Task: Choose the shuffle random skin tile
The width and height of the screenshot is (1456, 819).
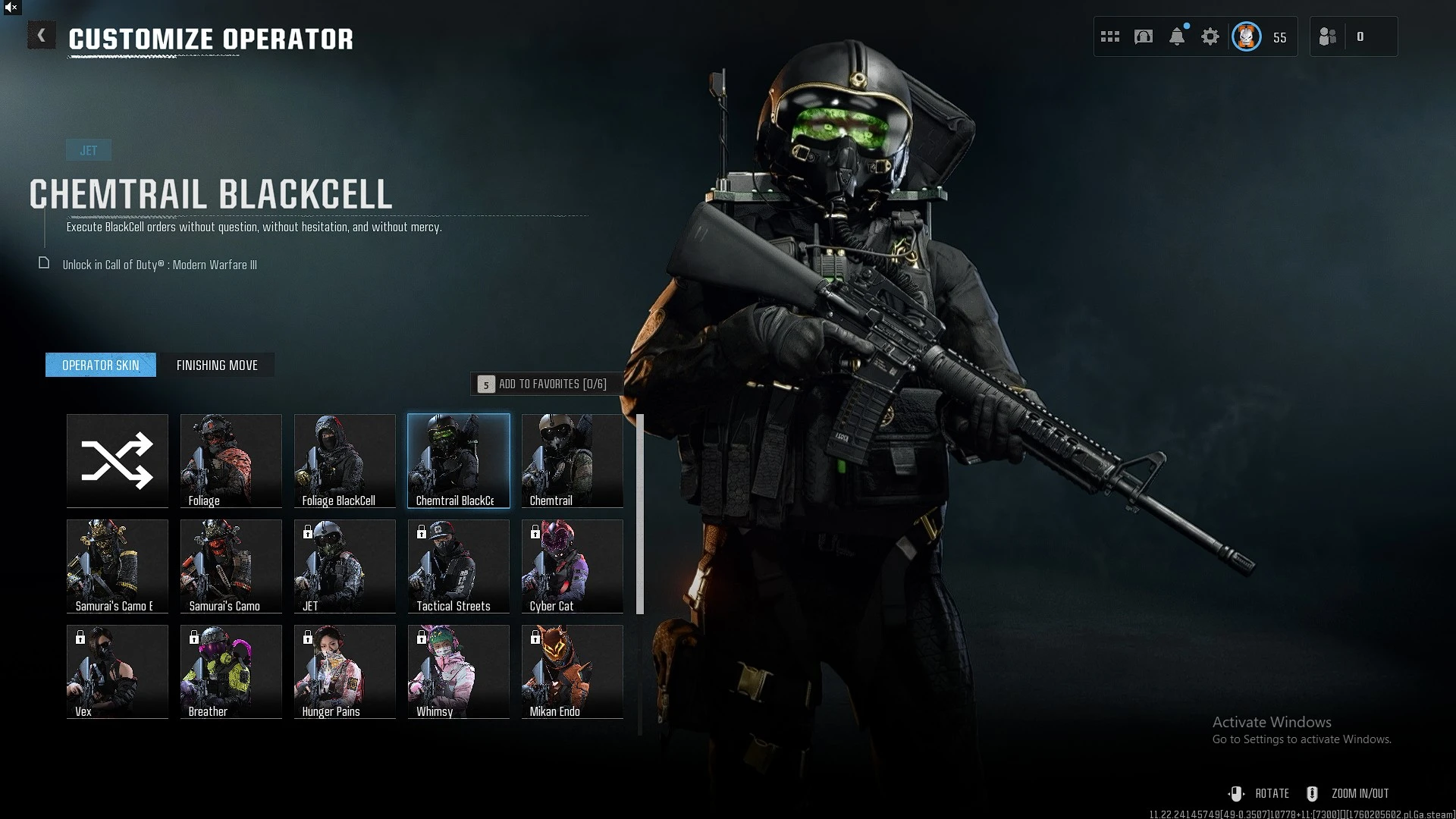Action: (x=118, y=460)
